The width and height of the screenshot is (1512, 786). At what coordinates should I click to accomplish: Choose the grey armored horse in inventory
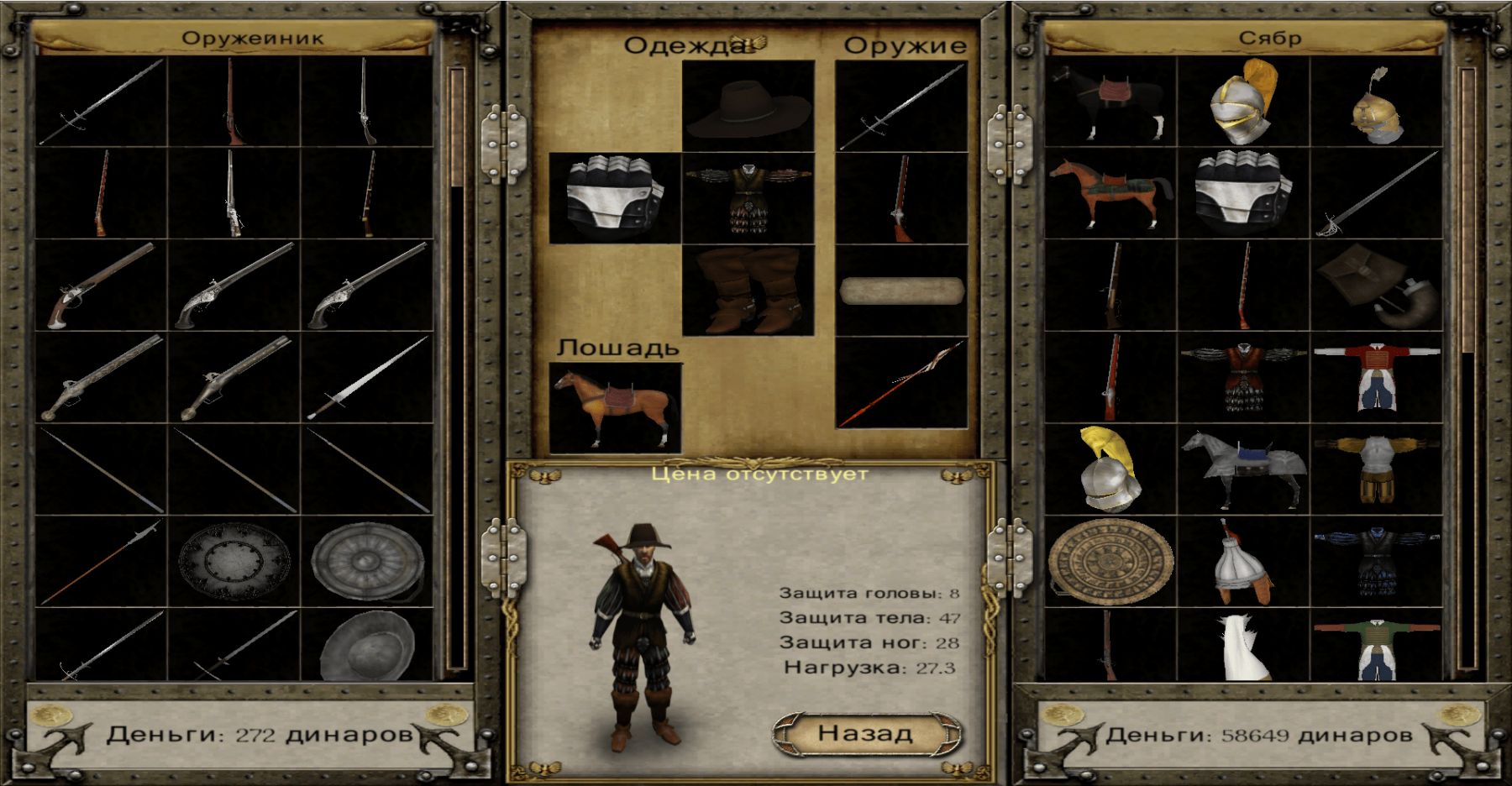pyautogui.click(x=1243, y=470)
